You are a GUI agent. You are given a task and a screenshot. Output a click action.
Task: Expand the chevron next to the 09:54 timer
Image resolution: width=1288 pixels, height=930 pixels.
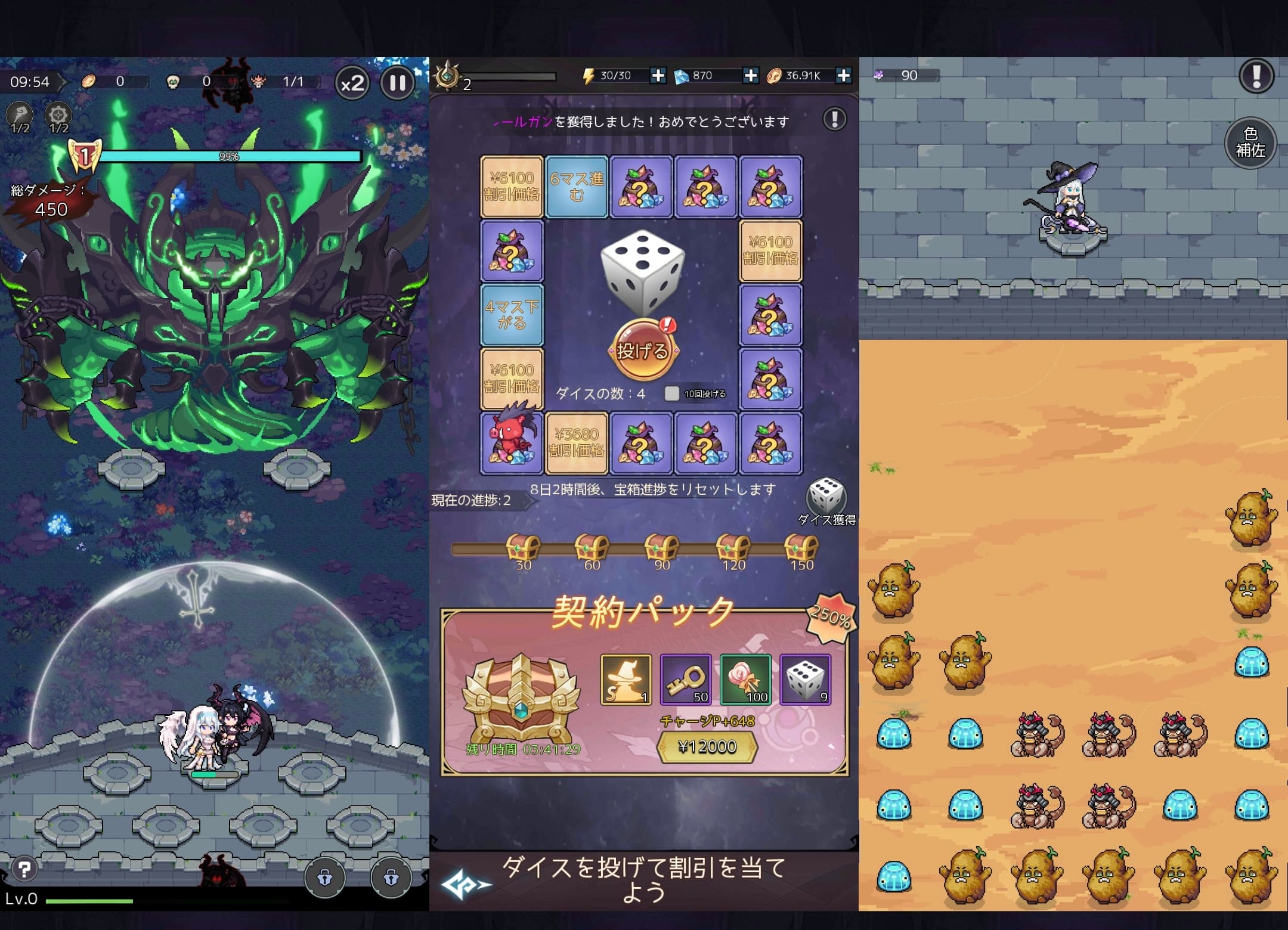click(64, 82)
